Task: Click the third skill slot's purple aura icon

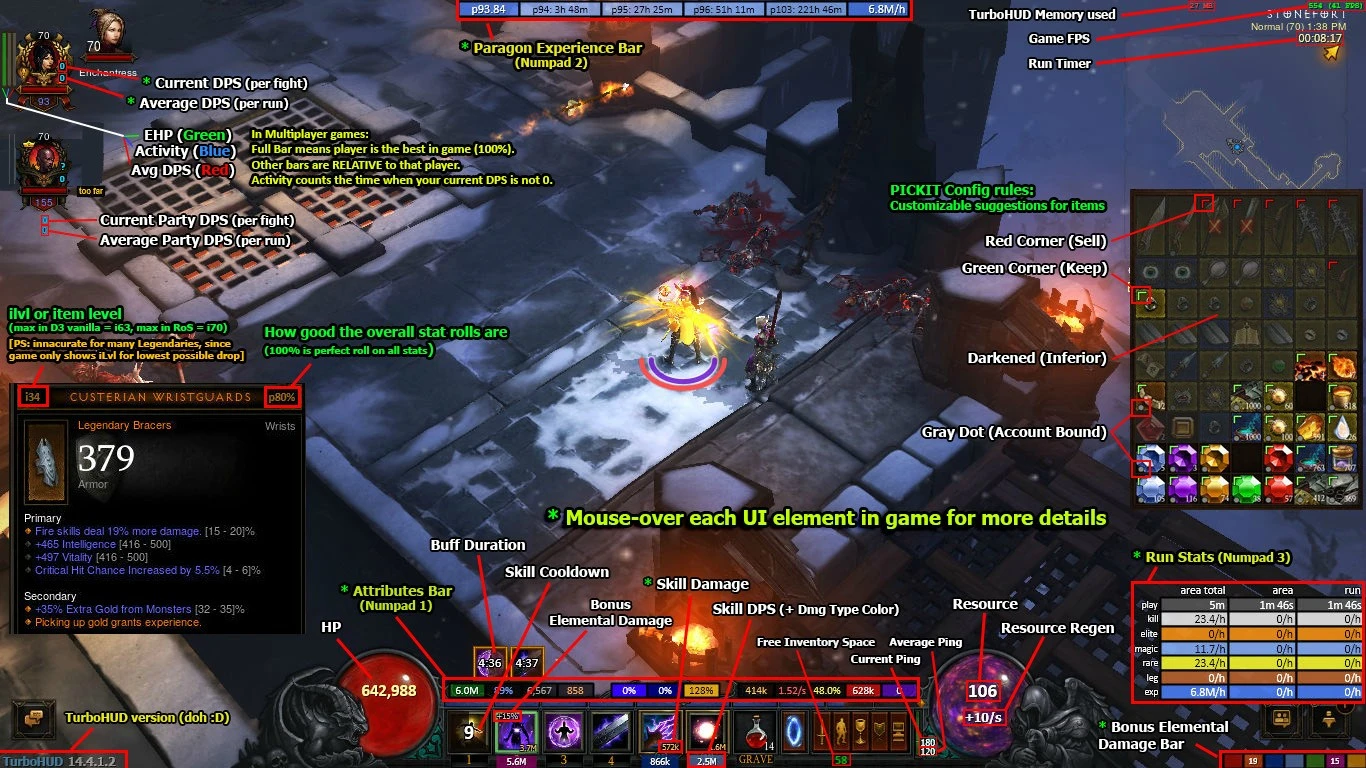Action: click(x=565, y=731)
